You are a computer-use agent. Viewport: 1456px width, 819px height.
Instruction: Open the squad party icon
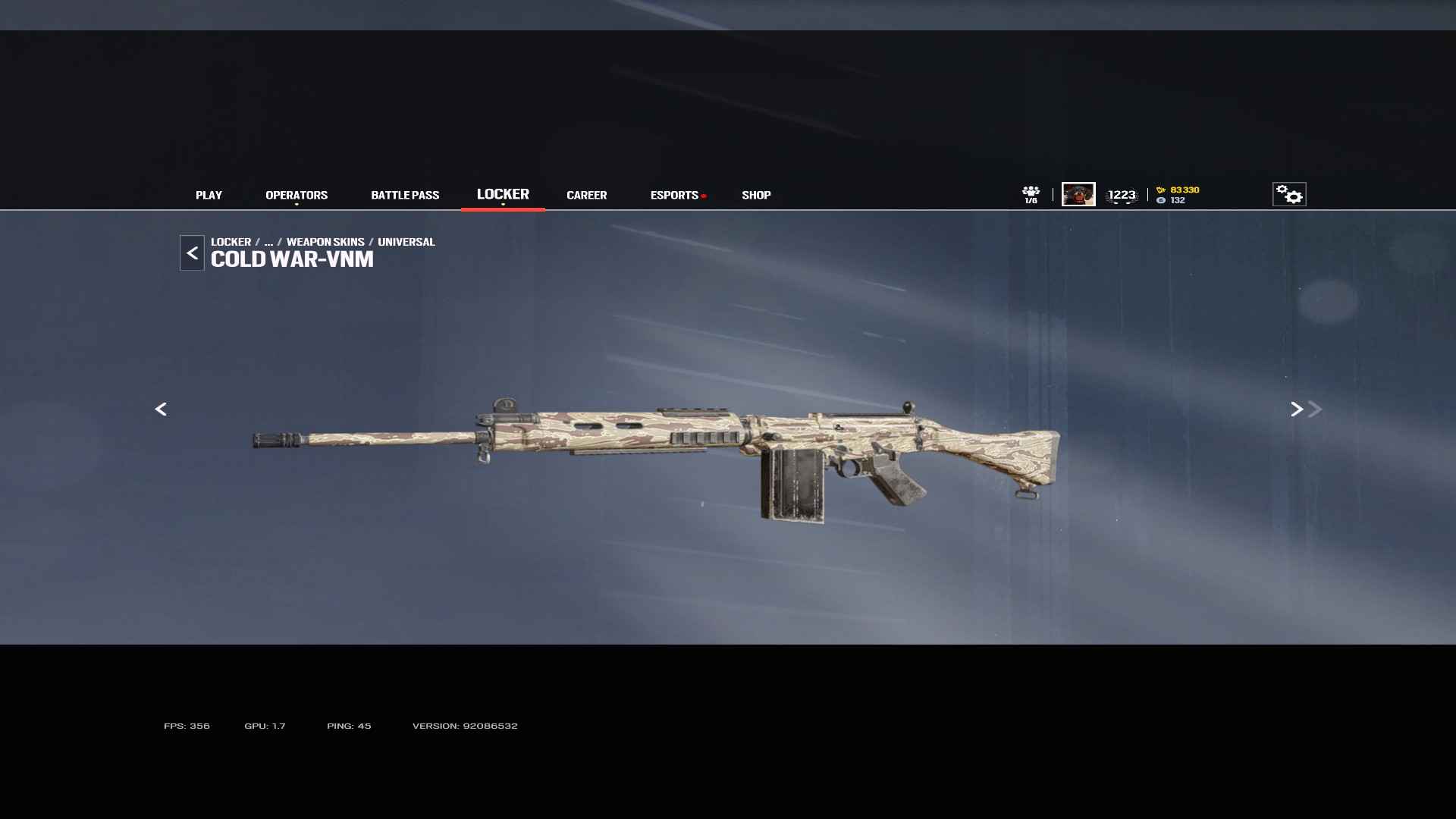1031,194
